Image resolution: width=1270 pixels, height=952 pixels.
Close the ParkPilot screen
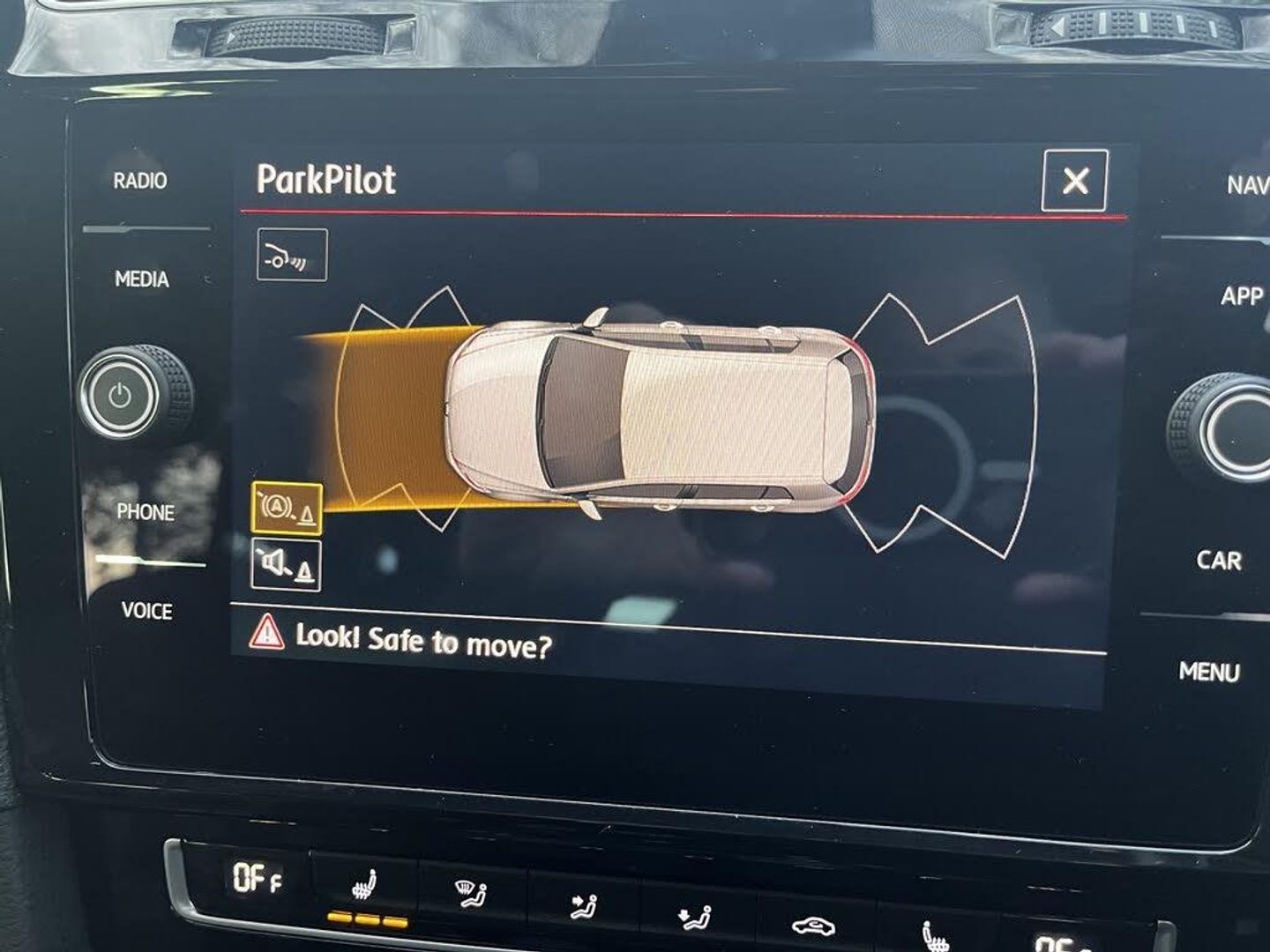click(x=1074, y=181)
